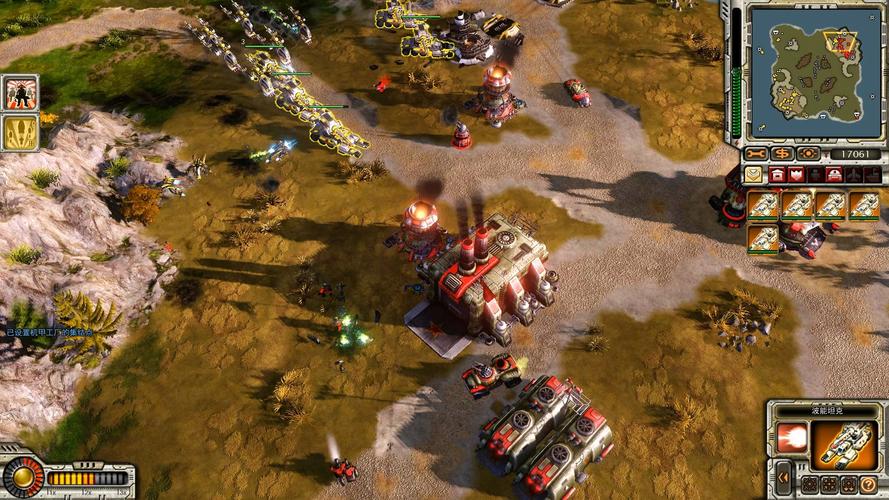Image resolution: width=889 pixels, height=500 pixels.
Task: Select the top red support power icon
Action: pos(19,93)
